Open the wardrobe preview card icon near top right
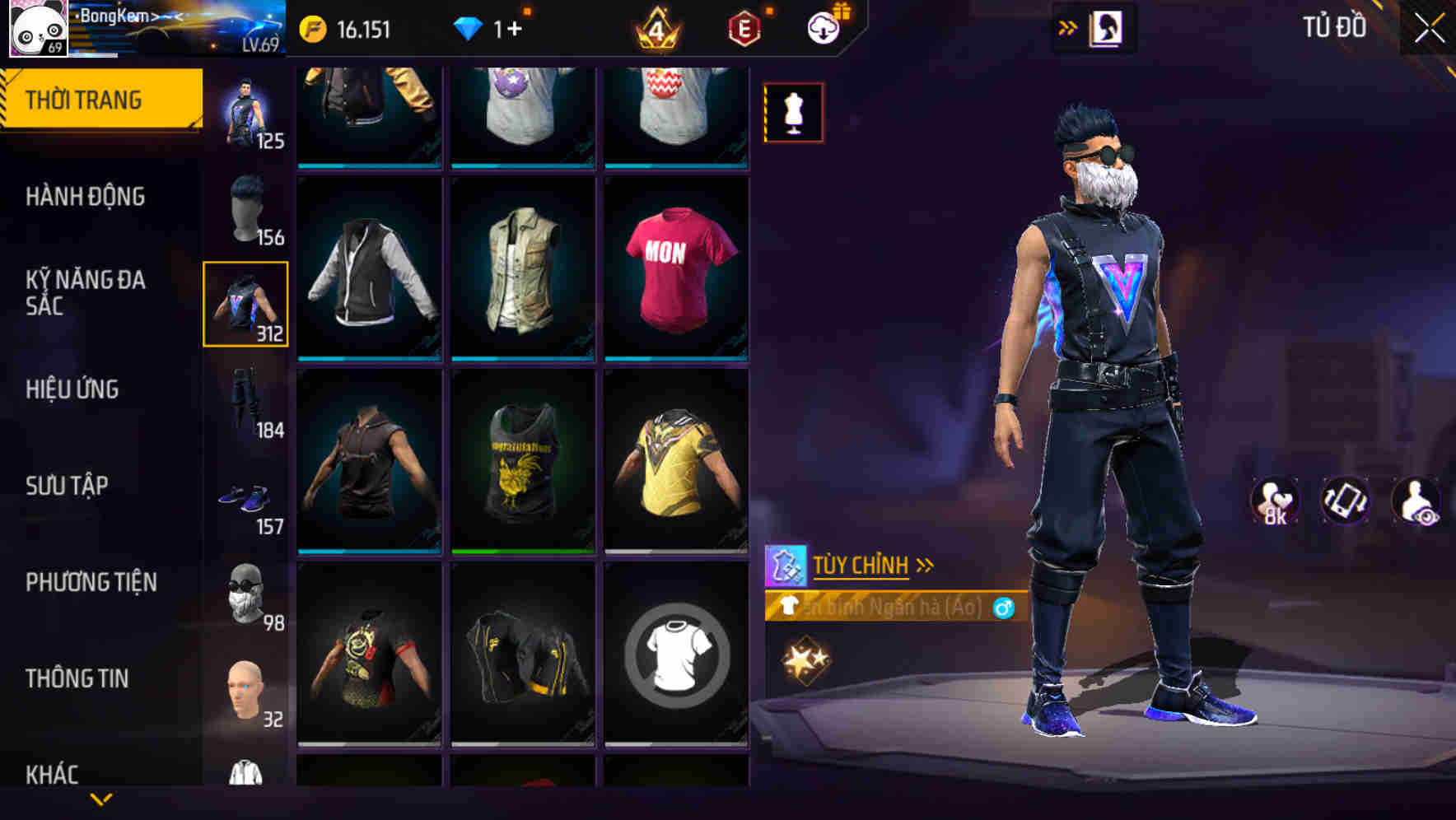The height and width of the screenshot is (820, 1456). 1108,27
